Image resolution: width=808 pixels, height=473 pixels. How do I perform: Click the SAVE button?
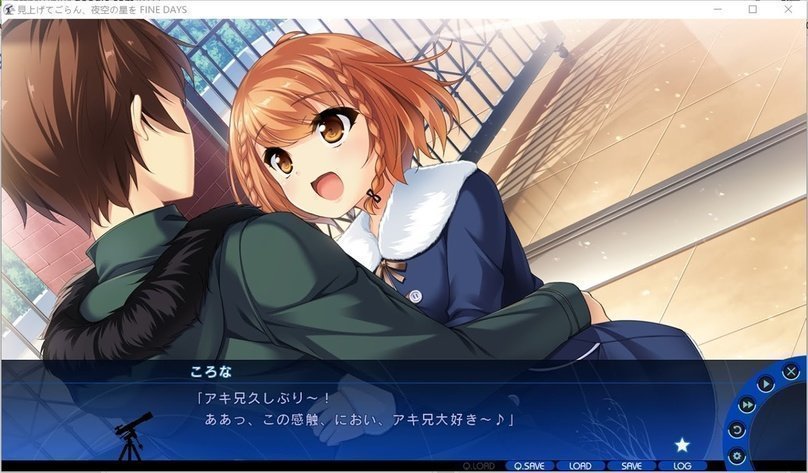coord(631,466)
